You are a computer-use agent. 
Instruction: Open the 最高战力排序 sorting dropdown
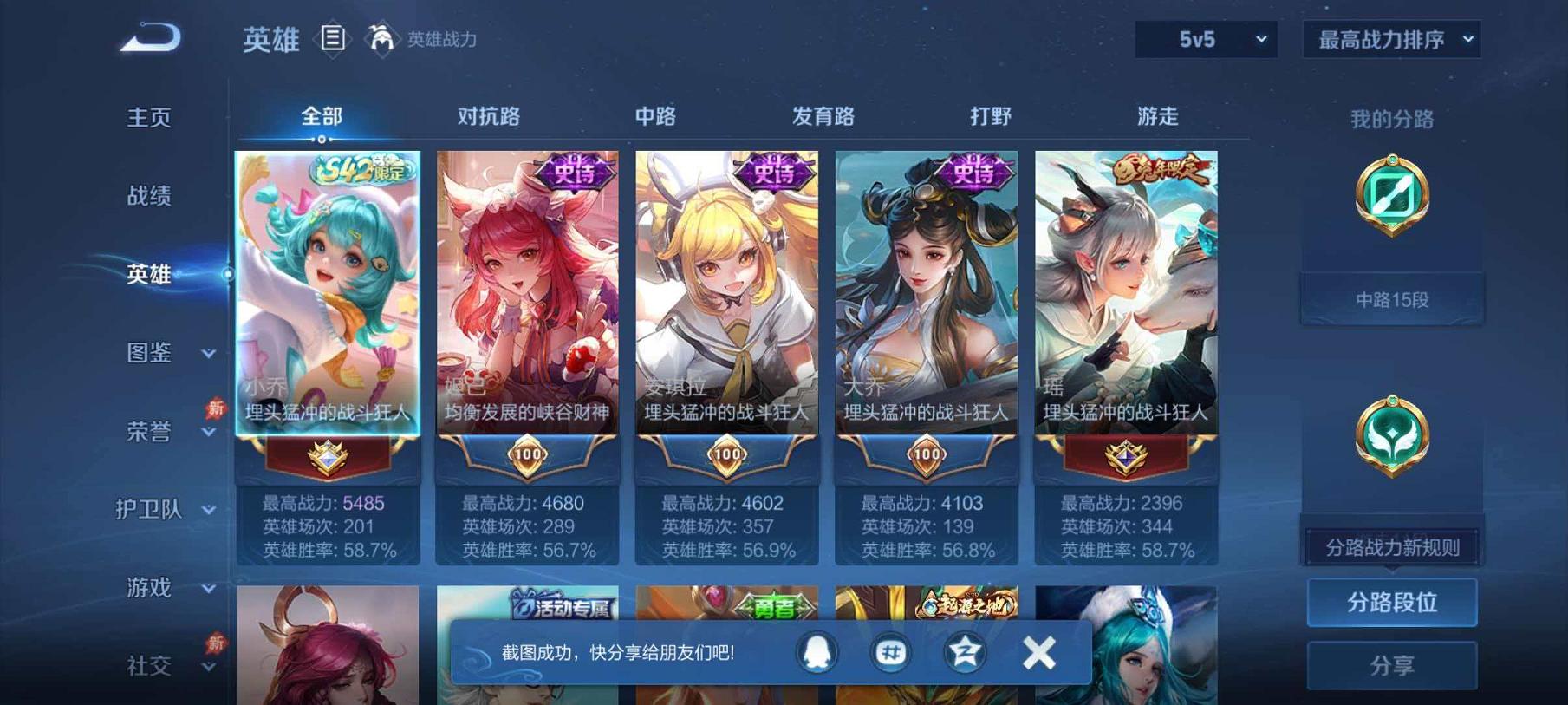point(1391,39)
